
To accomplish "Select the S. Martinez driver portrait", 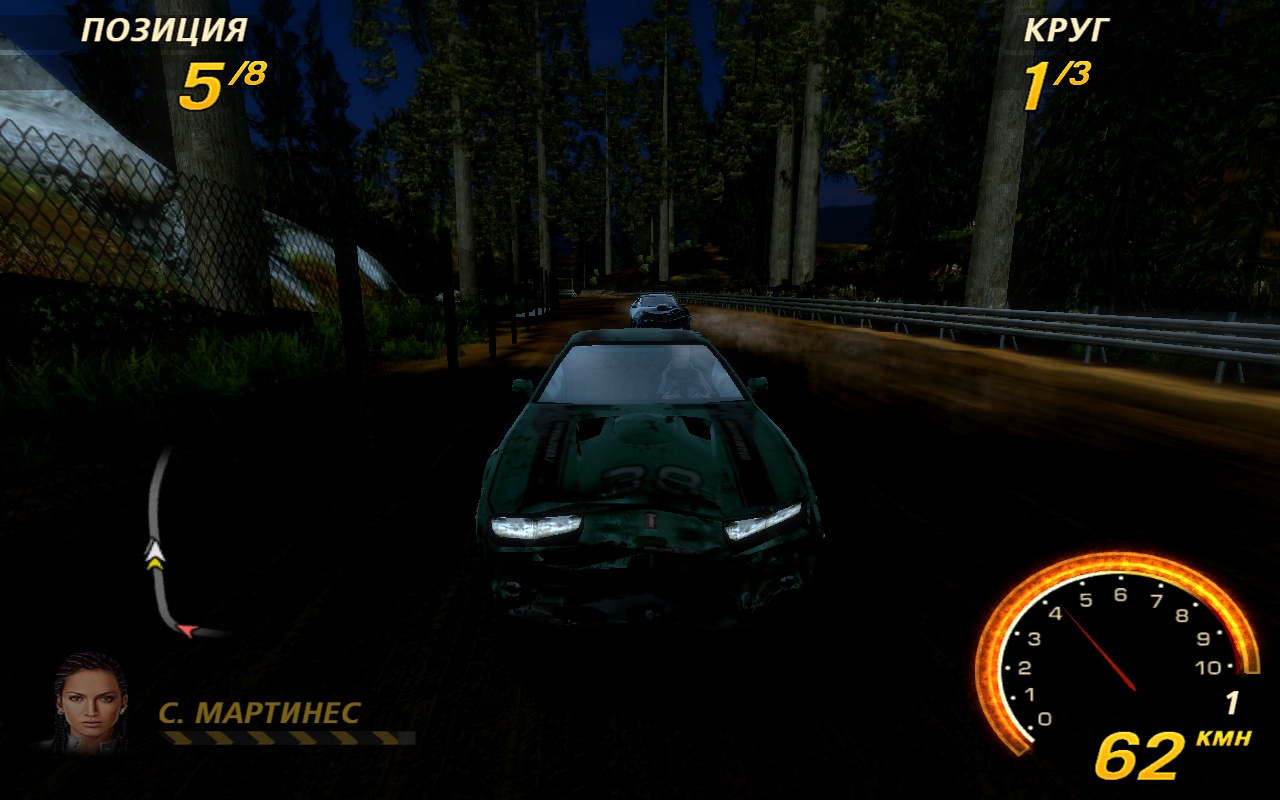I will pyautogui.click(x=90, y=699).
